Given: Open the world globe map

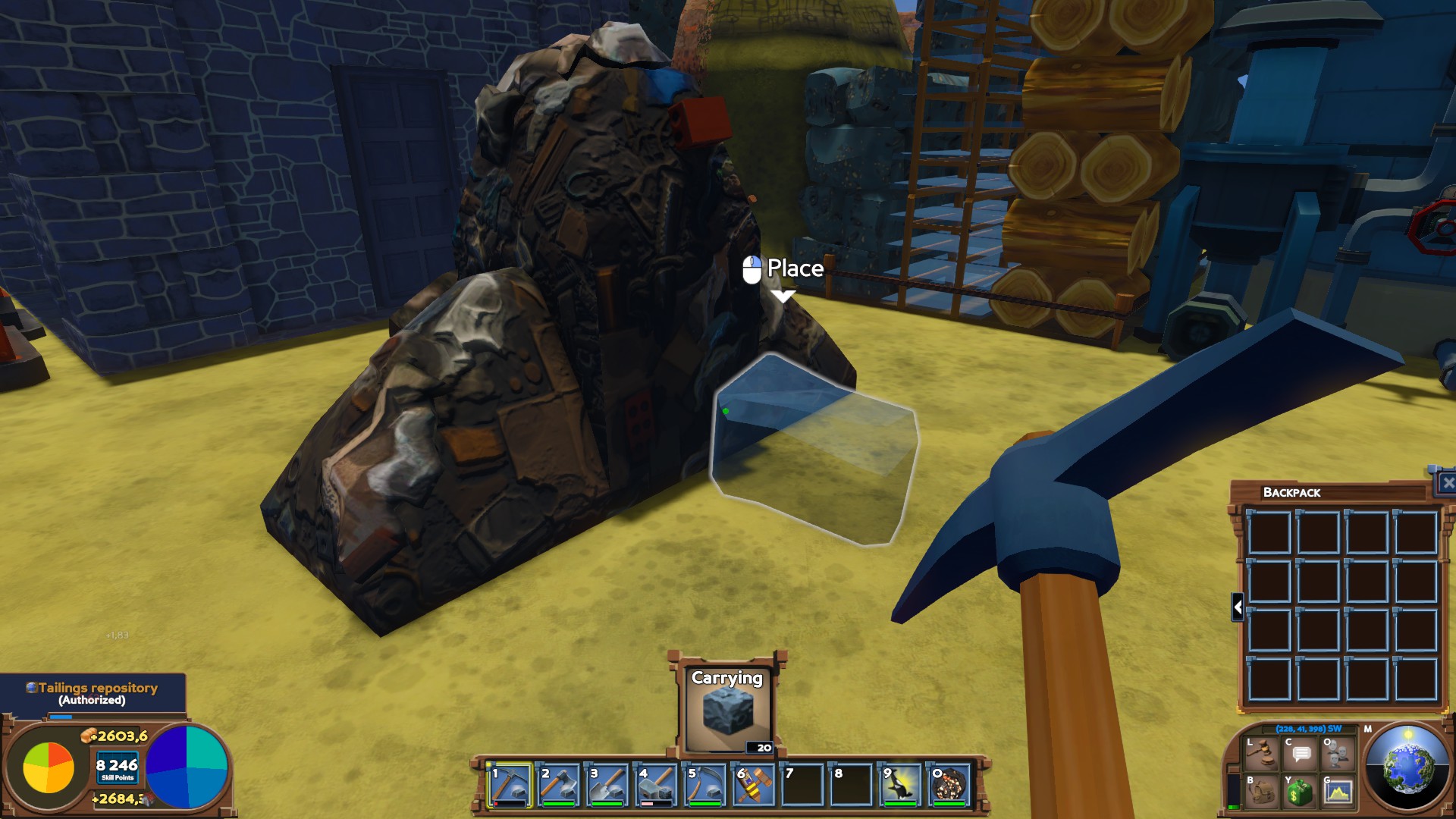Looking at the screenshot, I should (x=1407, y=767).
